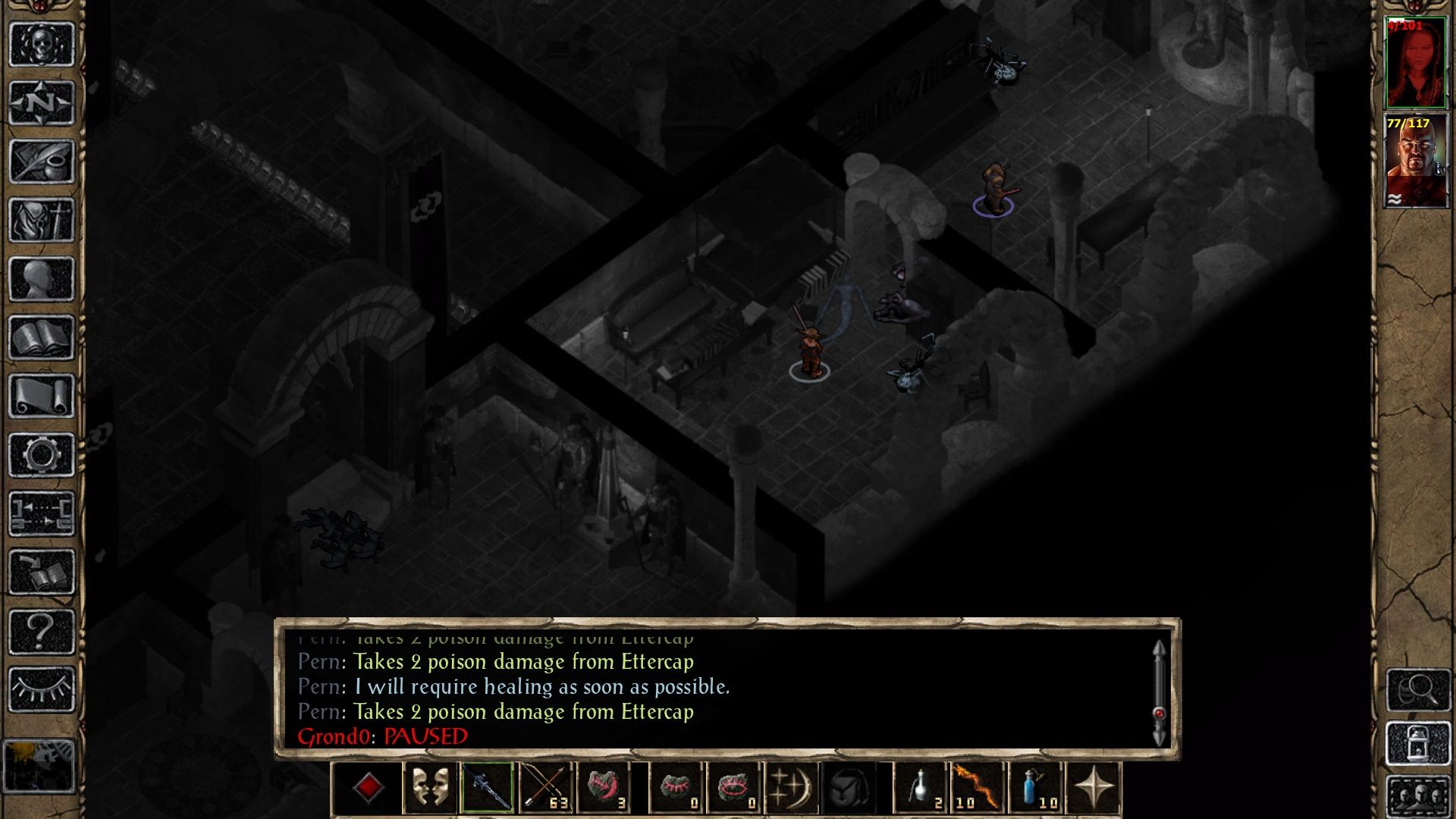
Task: Open the character record head icon
Action: coord(42,278)
